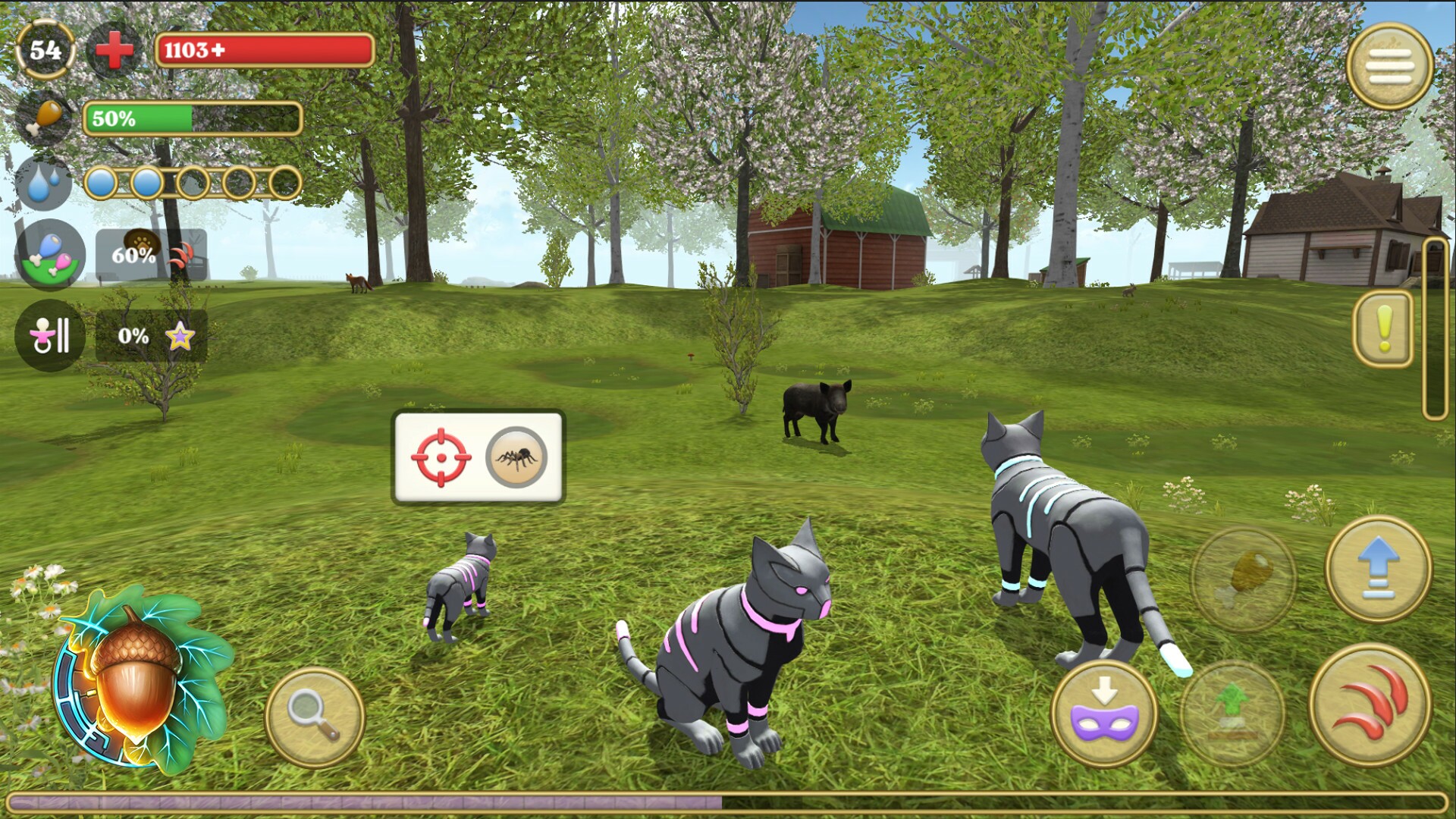Tap the spider portrait in the popup
Image resolution: width=1456 pixels, height=819 pixels.
(x=514, y=455)
